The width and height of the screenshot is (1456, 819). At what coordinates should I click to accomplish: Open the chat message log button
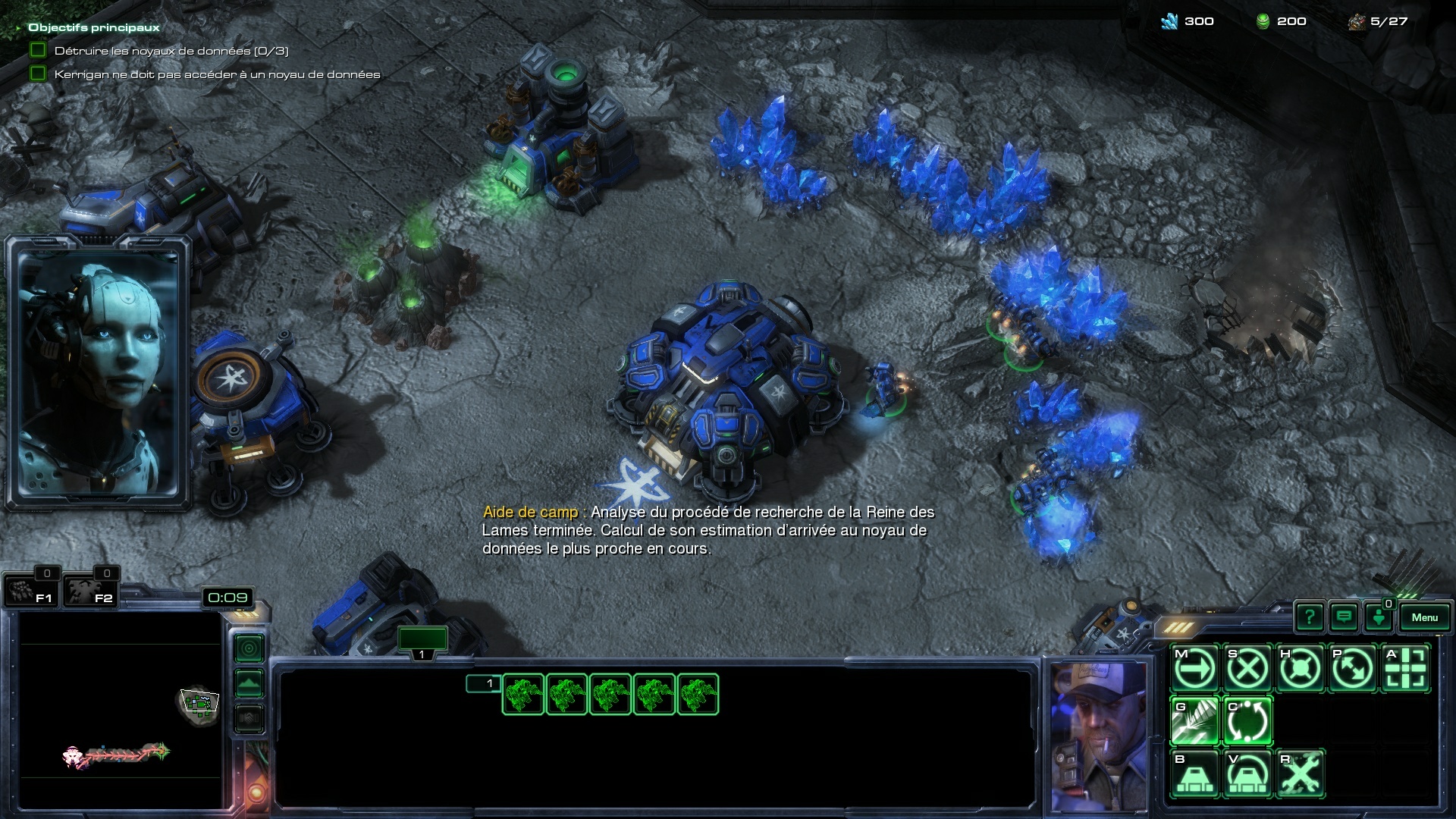coord(1344,617)
